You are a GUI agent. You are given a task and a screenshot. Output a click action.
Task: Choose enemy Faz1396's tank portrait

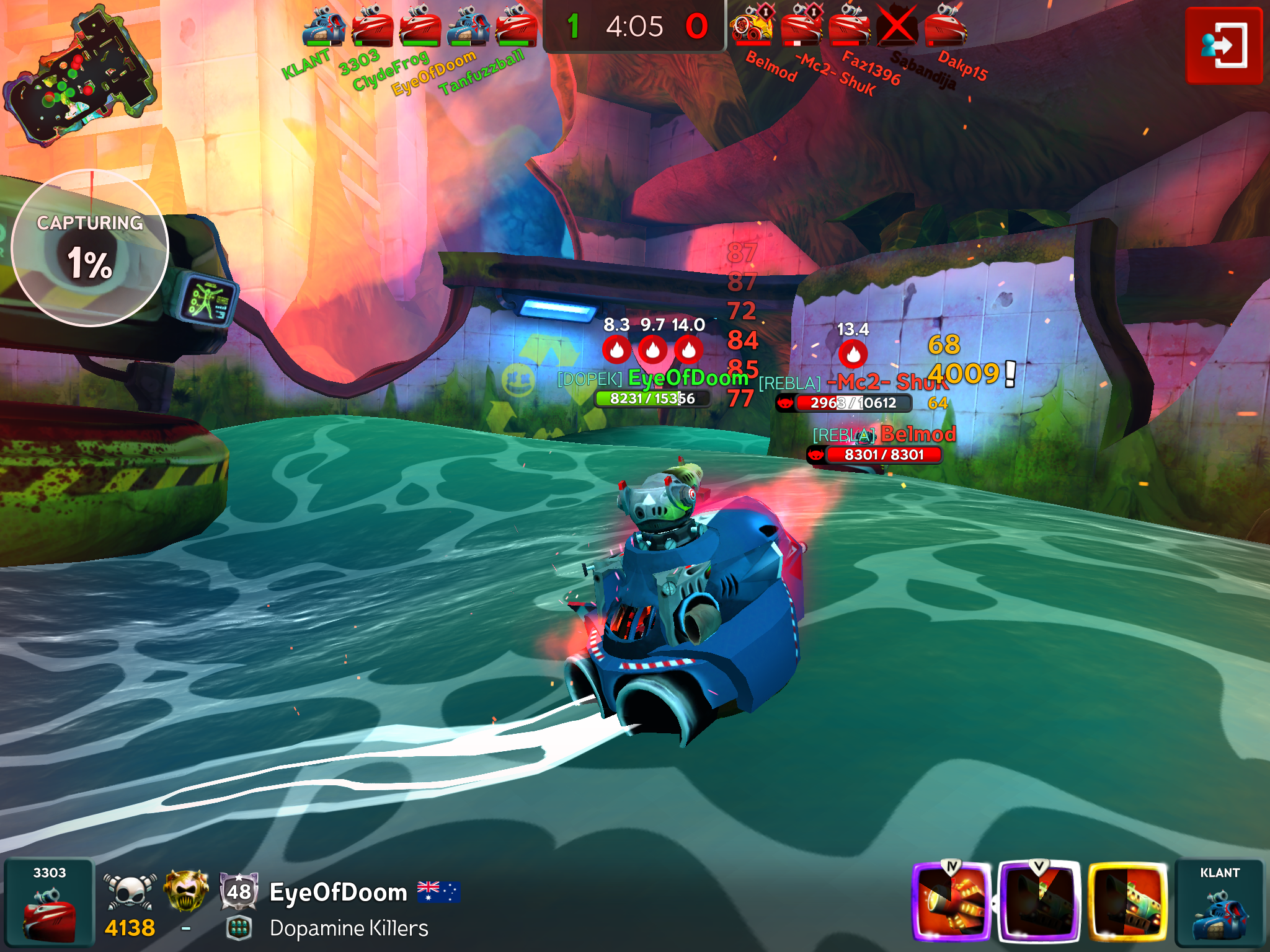849,27
